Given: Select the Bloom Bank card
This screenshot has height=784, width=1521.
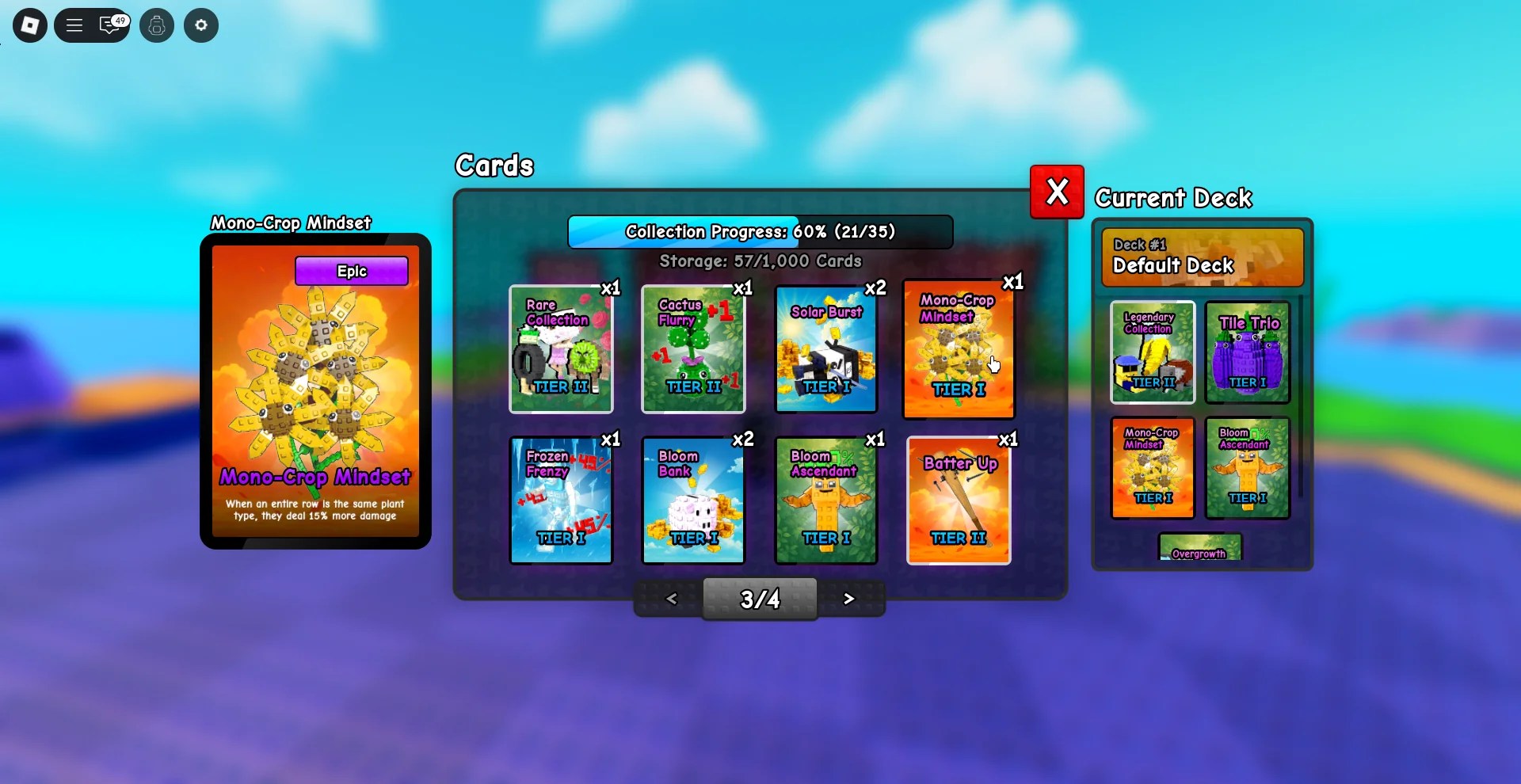Looking at the screenshot, I should coord(693,500).
